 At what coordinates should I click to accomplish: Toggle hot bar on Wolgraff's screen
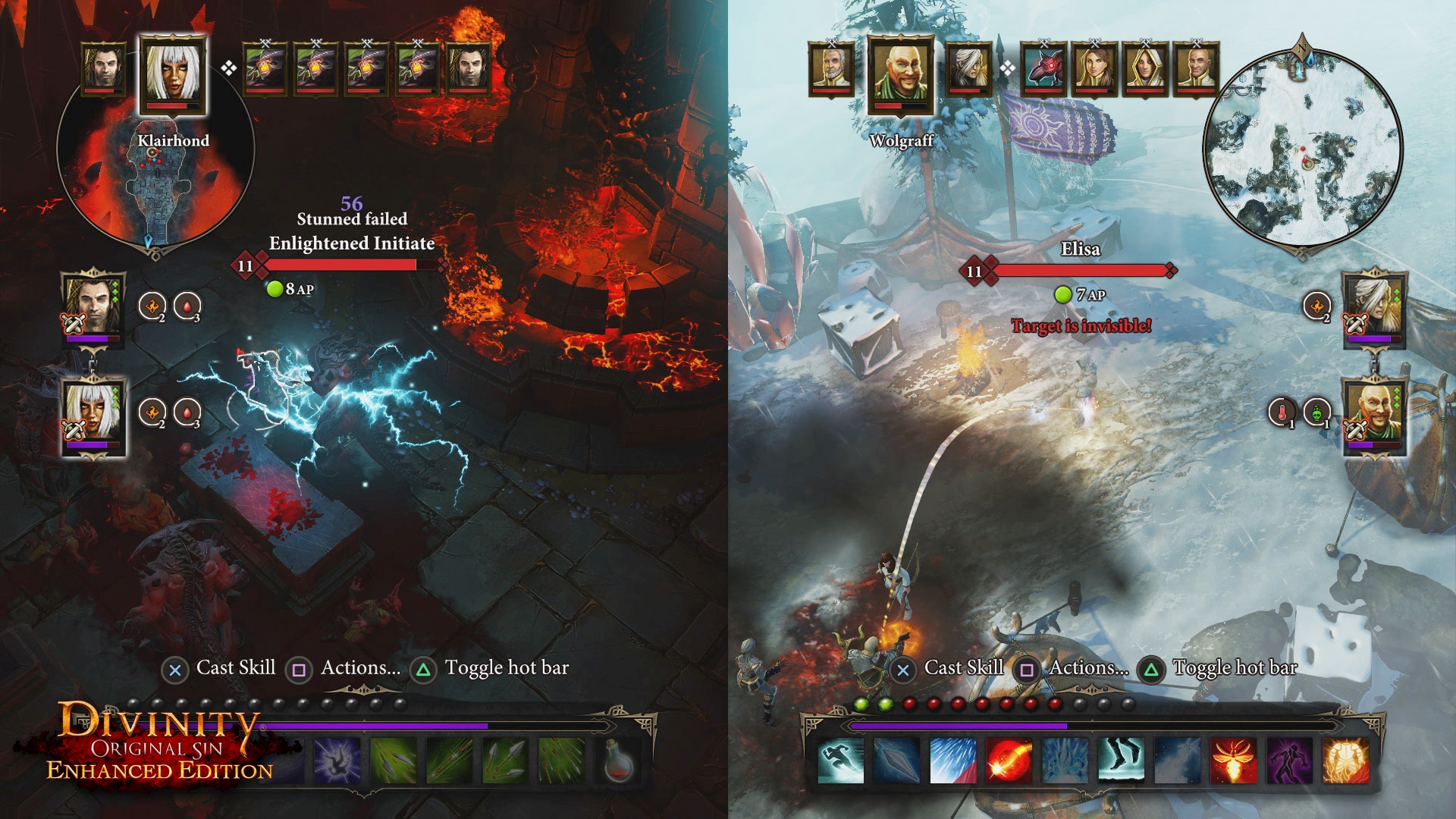click(1235, 669)
